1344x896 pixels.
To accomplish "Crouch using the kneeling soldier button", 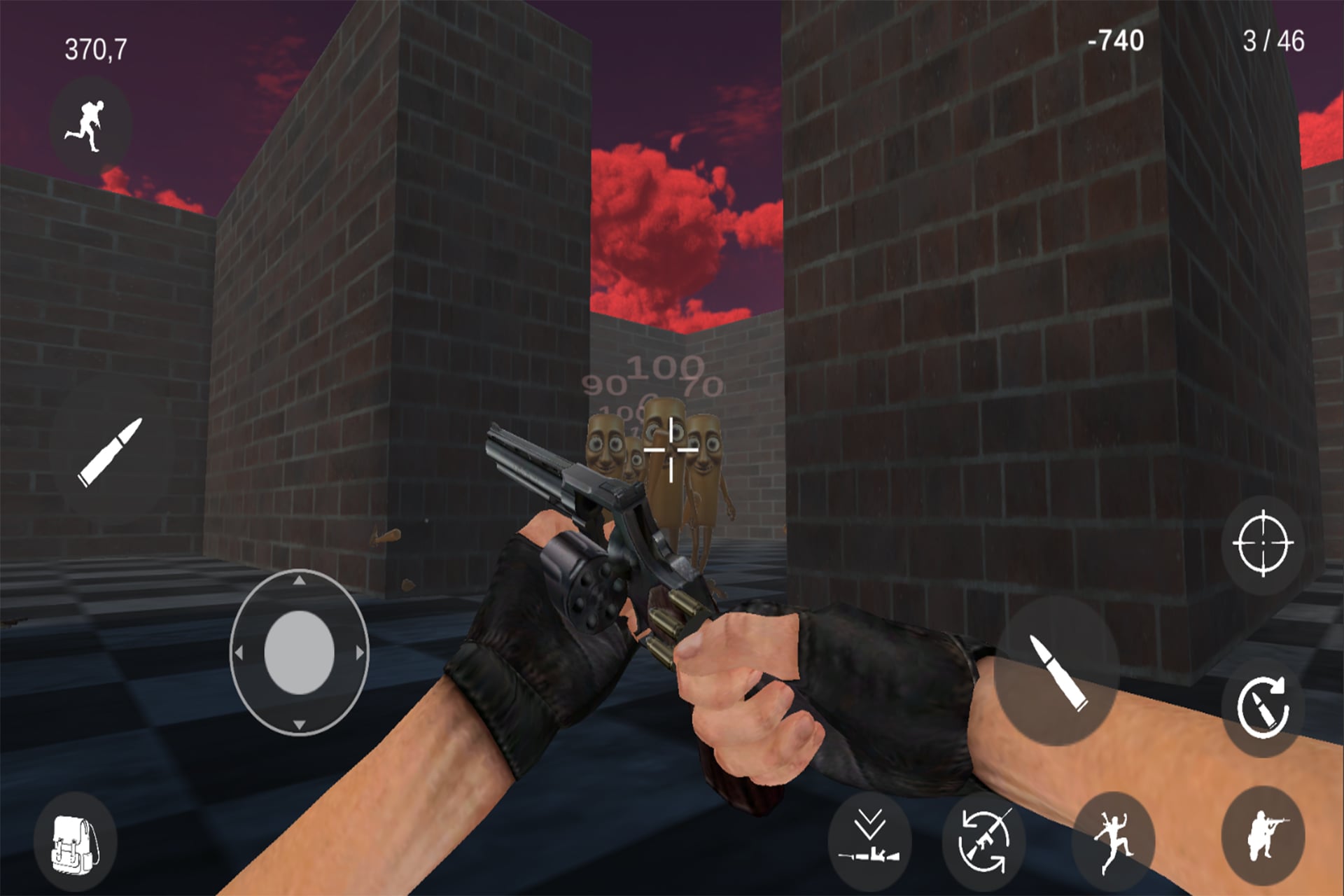I will (x=1262, y=836).
